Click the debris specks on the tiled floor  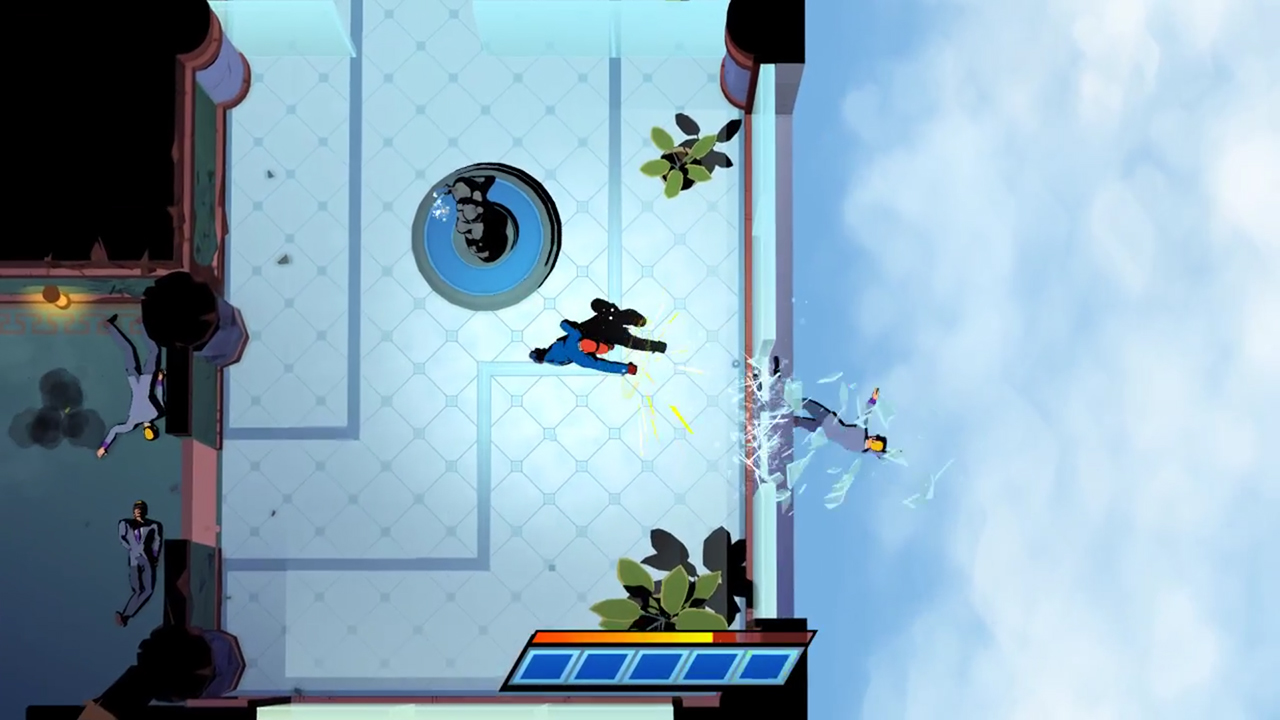tap(272, 175)
